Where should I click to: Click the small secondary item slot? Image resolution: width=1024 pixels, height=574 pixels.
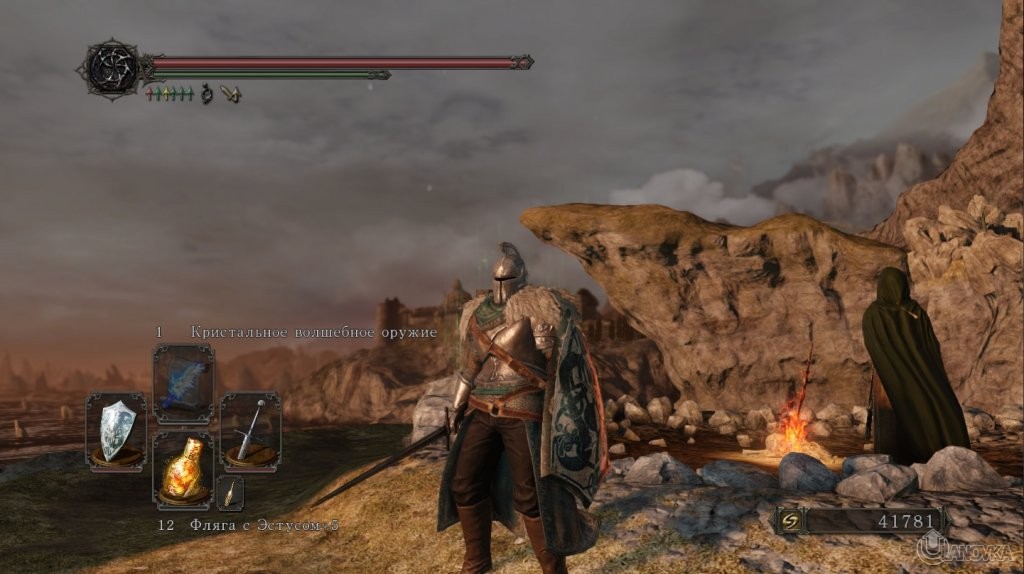point(230,493)
